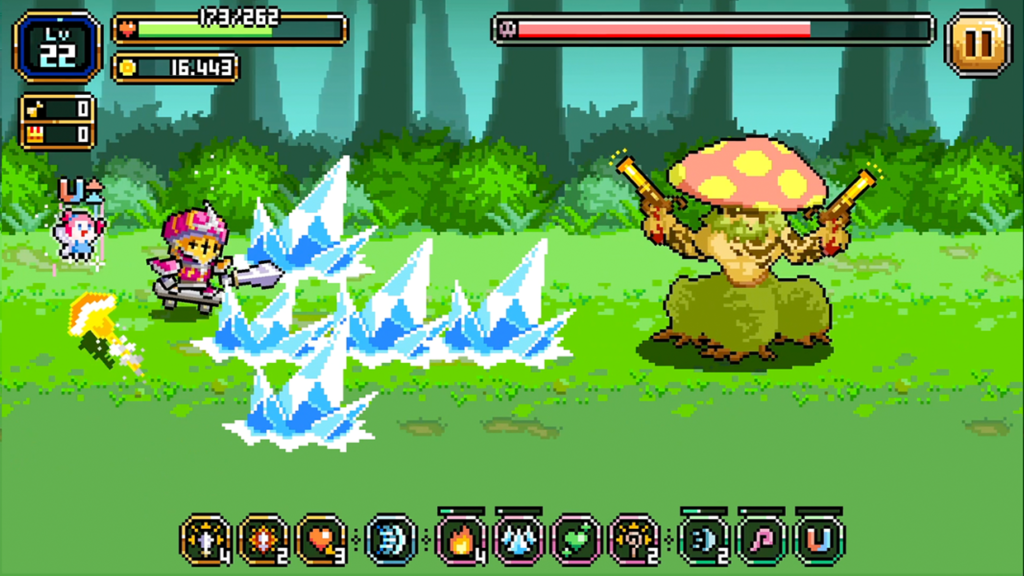This screenshot has height=576, width=1024.
Task: Activate the green heart skill
Action: coord(576,540)
